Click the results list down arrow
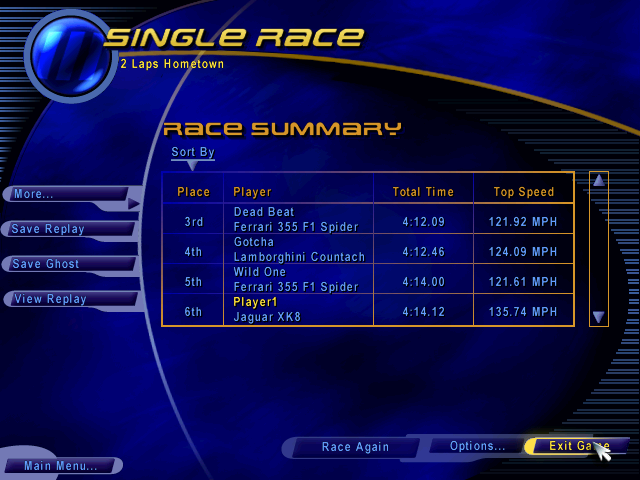Image resolution: width=640 pixels, height=480 pixels. click(598, 317)
